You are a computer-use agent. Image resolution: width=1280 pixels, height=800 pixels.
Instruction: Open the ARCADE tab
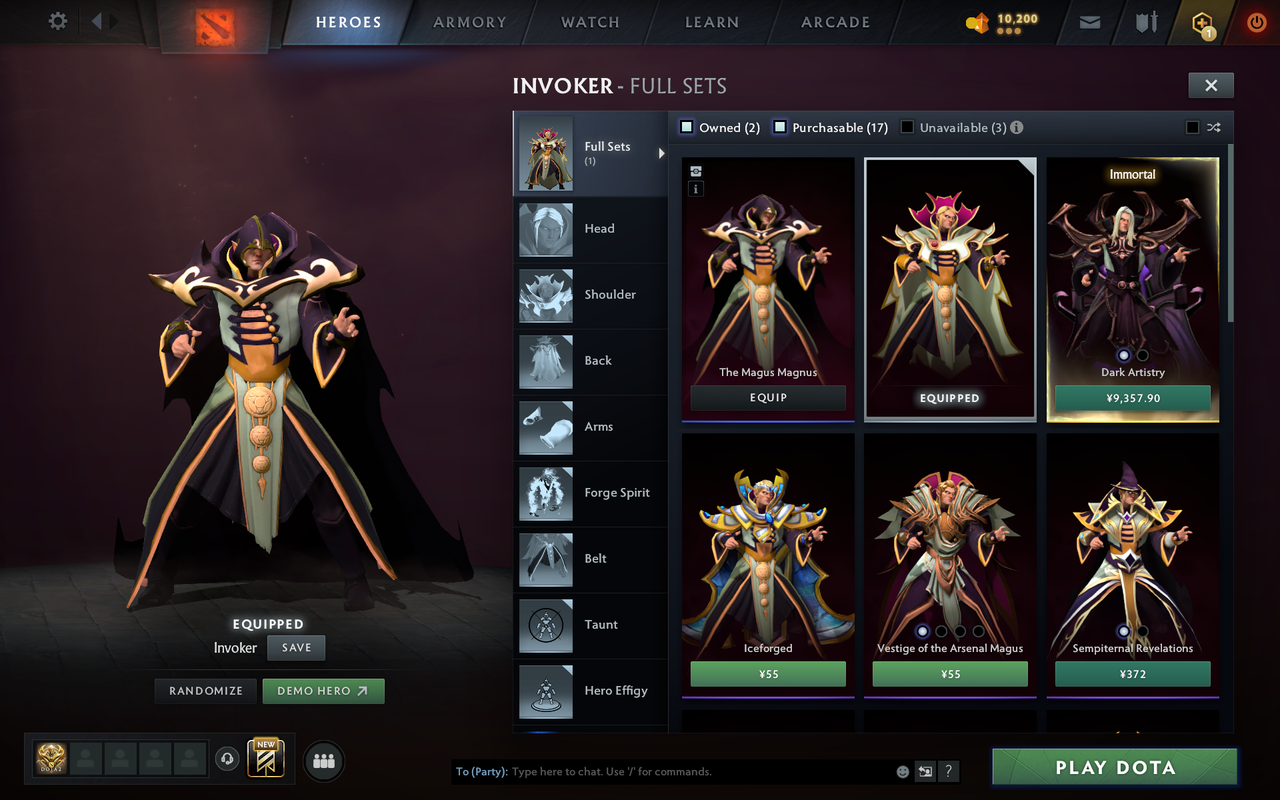coord(834,22)
